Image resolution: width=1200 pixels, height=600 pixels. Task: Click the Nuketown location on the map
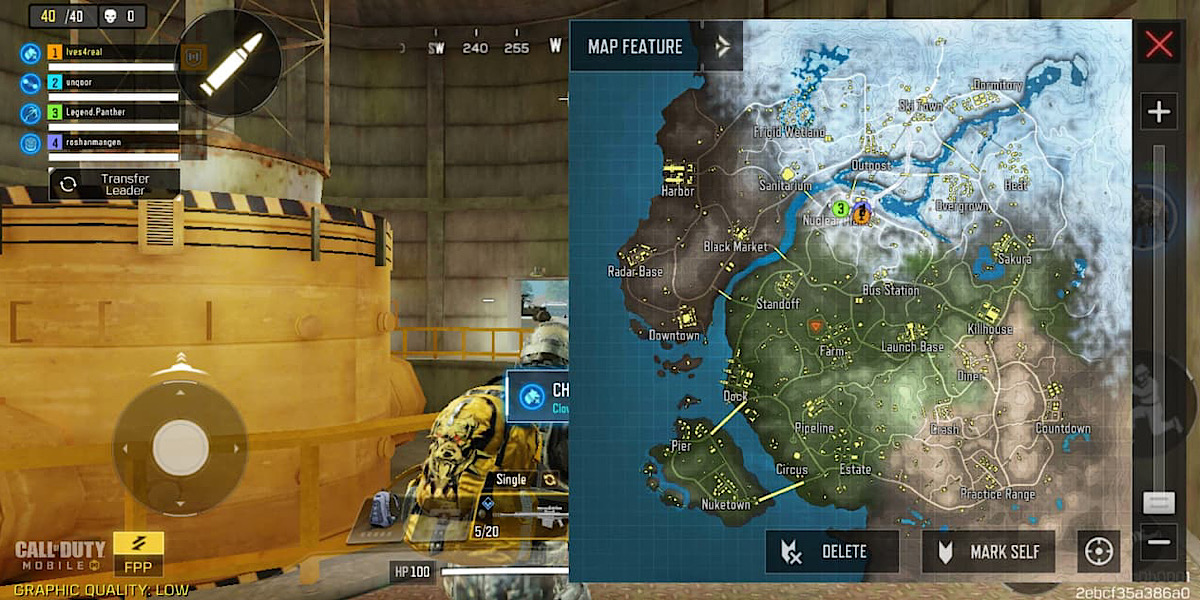(726, 505)
